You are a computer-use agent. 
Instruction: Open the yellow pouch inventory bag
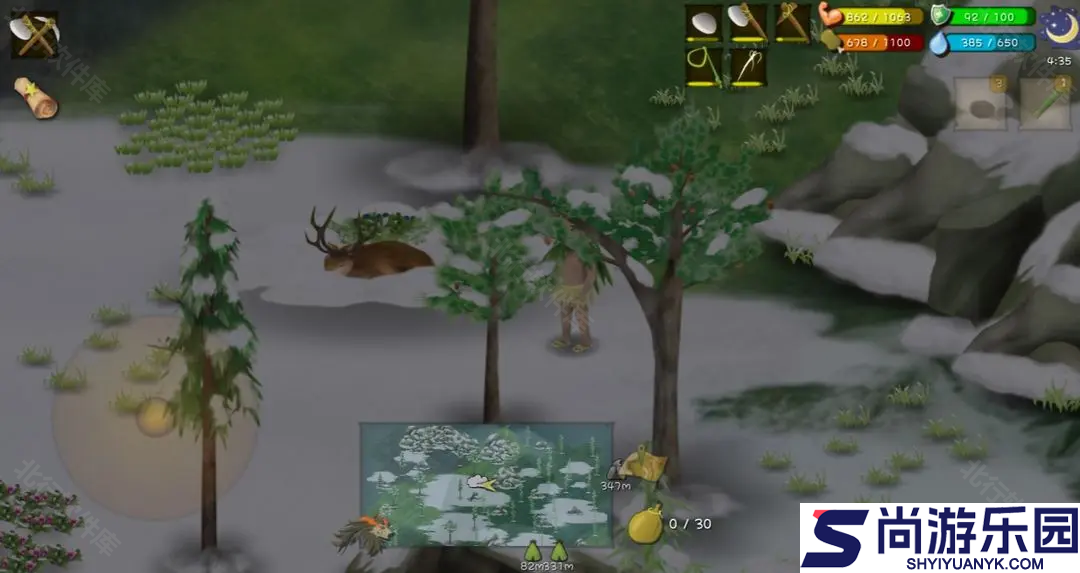[646, 524]
